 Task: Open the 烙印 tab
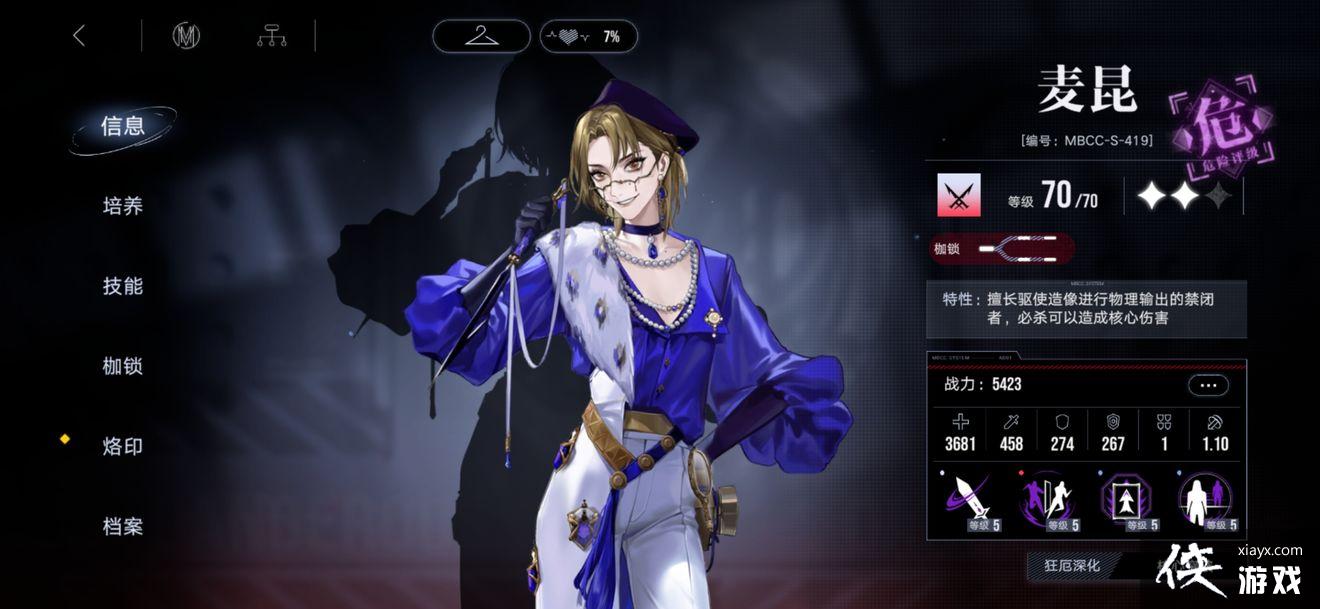tap(123, 447)
